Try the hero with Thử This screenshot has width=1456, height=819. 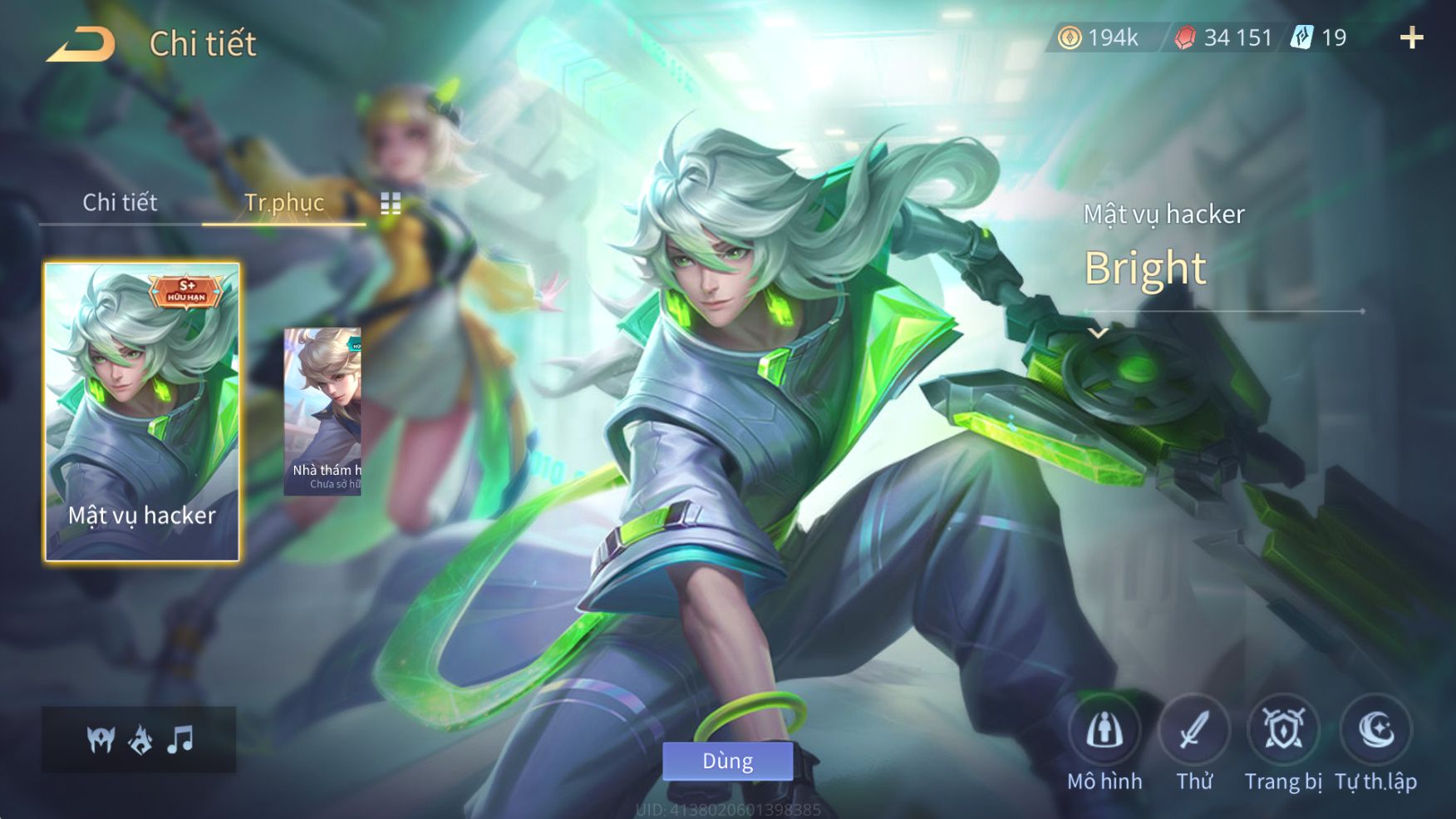pyautogui.click(x=1194, y=743)
